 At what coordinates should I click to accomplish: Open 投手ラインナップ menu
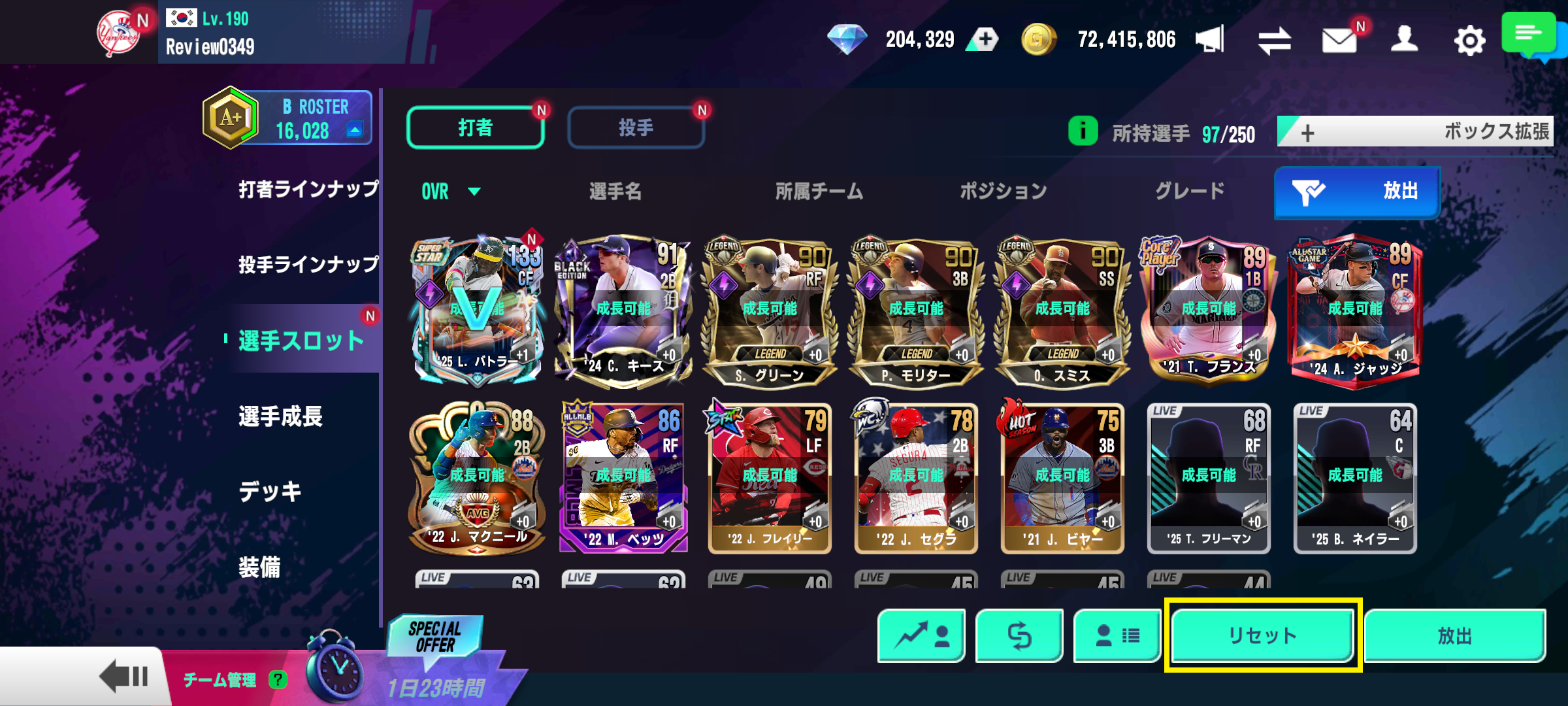click(x=308, y=265)
